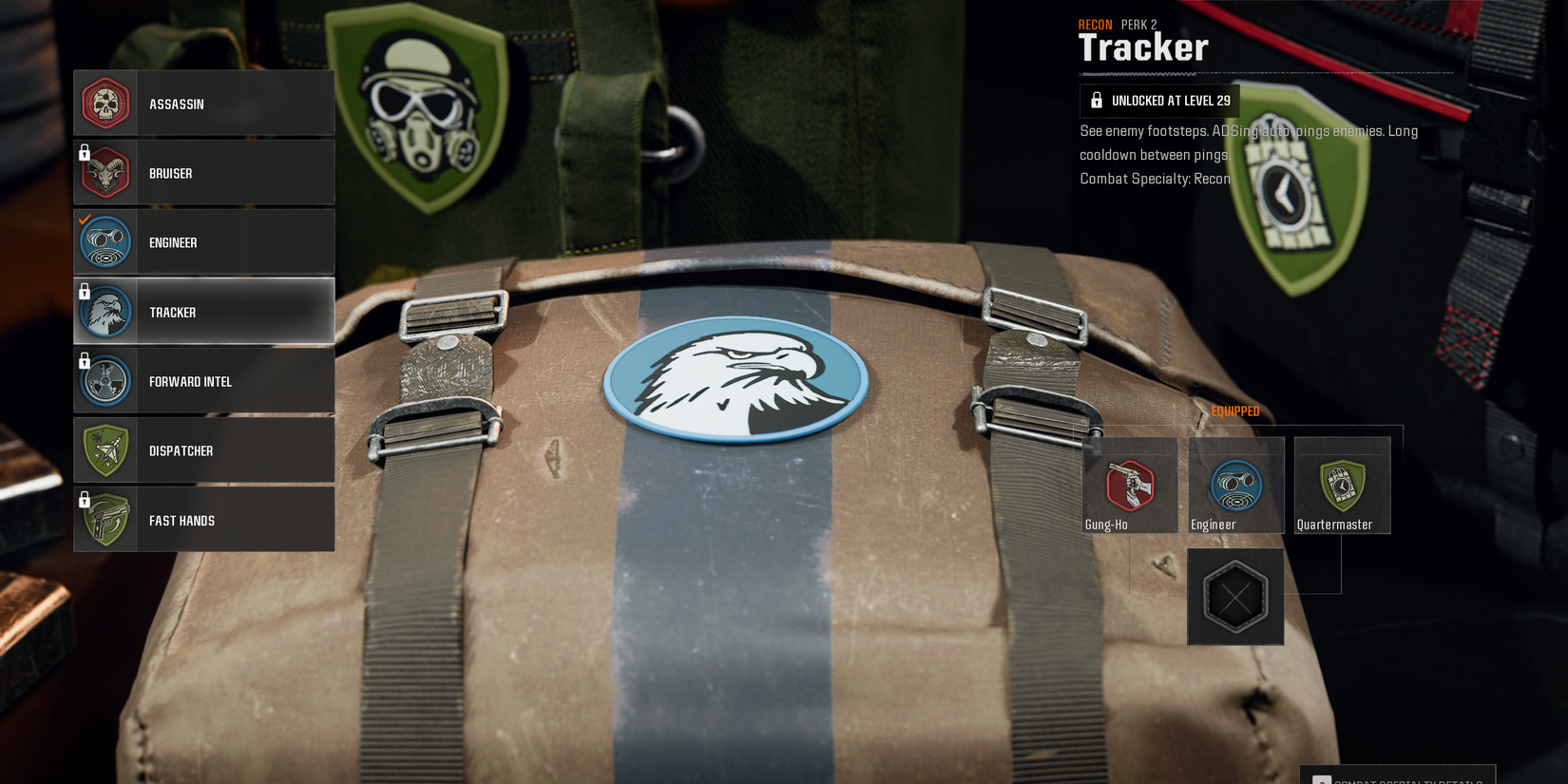Image resolution: width=1568 pixels, height=784 pixels.
Task: Click the Dispatcher jet perk icon
Action: 105,449
